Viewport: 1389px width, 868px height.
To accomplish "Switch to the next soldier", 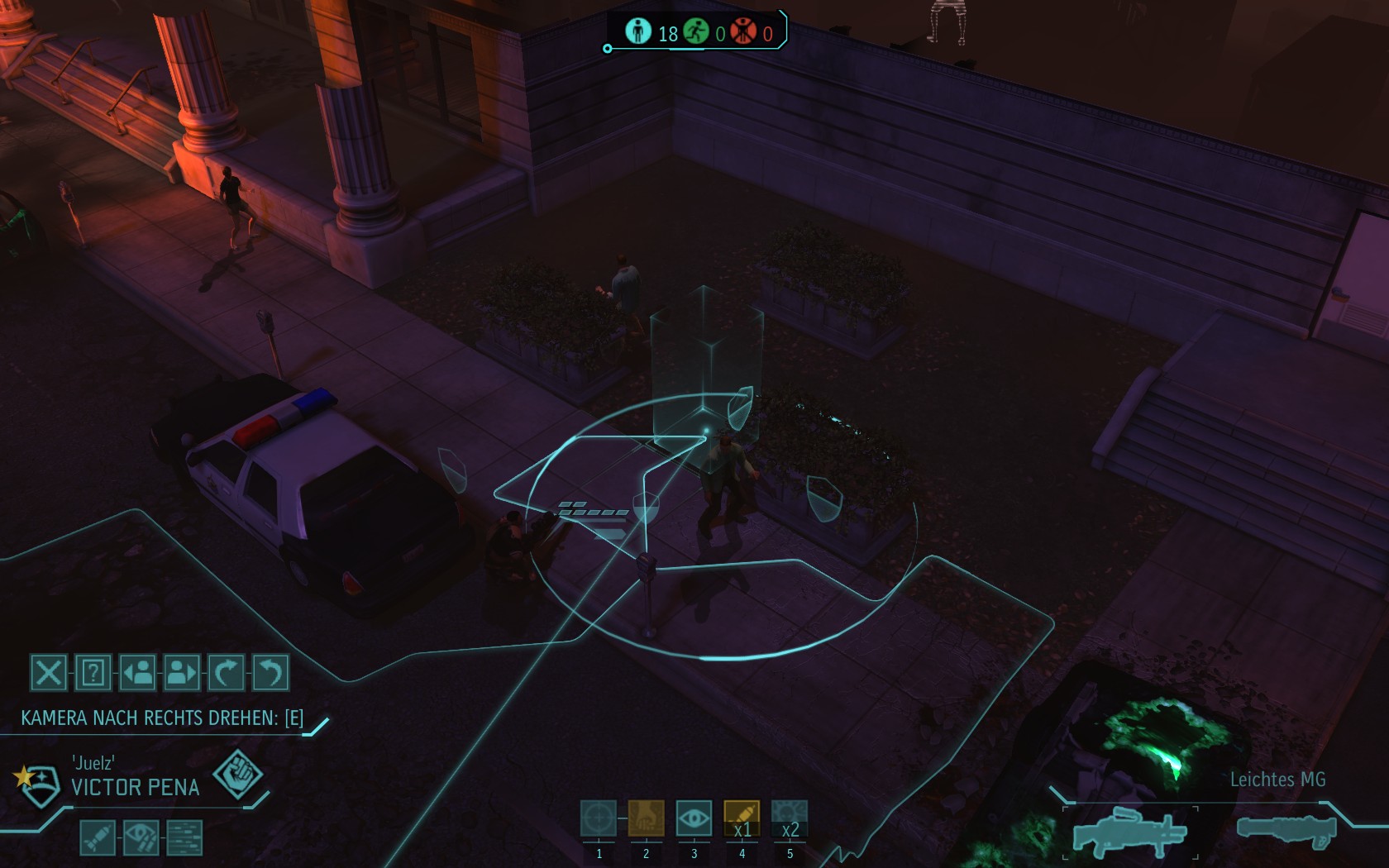I will click(182, 673).
